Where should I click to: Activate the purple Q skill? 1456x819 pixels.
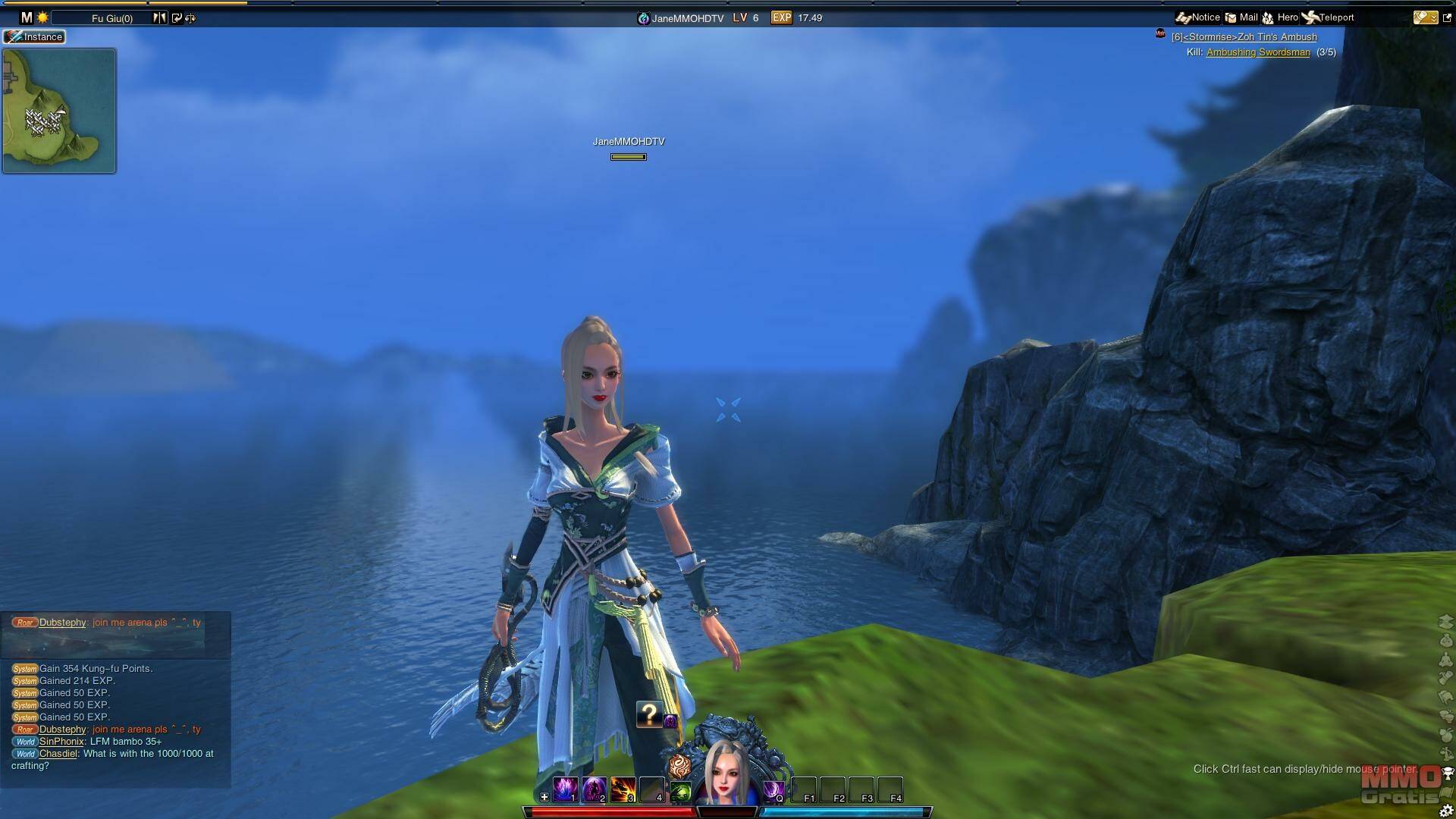(773, 790)
